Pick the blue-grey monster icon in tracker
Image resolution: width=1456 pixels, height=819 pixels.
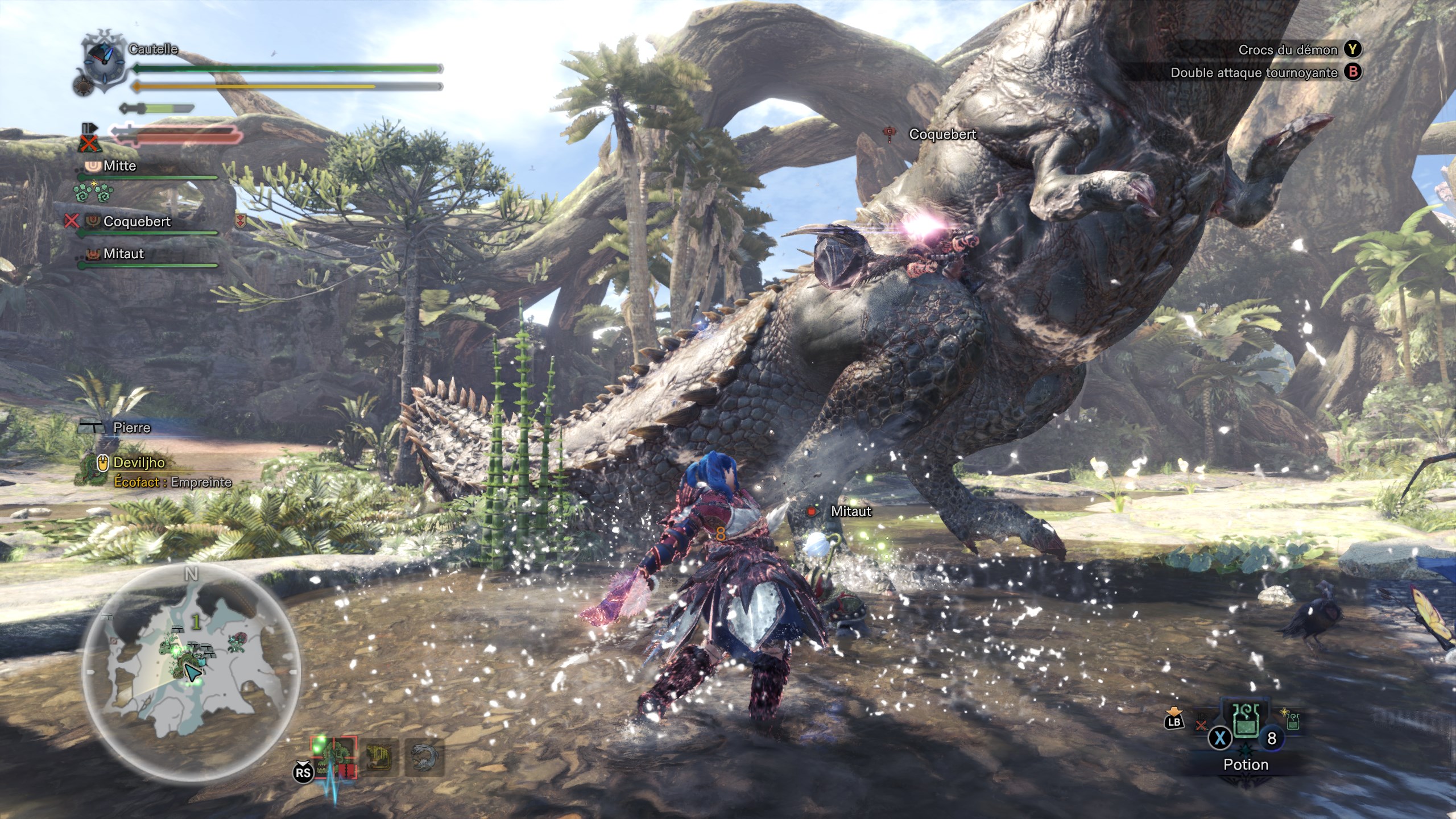[424, 757]
